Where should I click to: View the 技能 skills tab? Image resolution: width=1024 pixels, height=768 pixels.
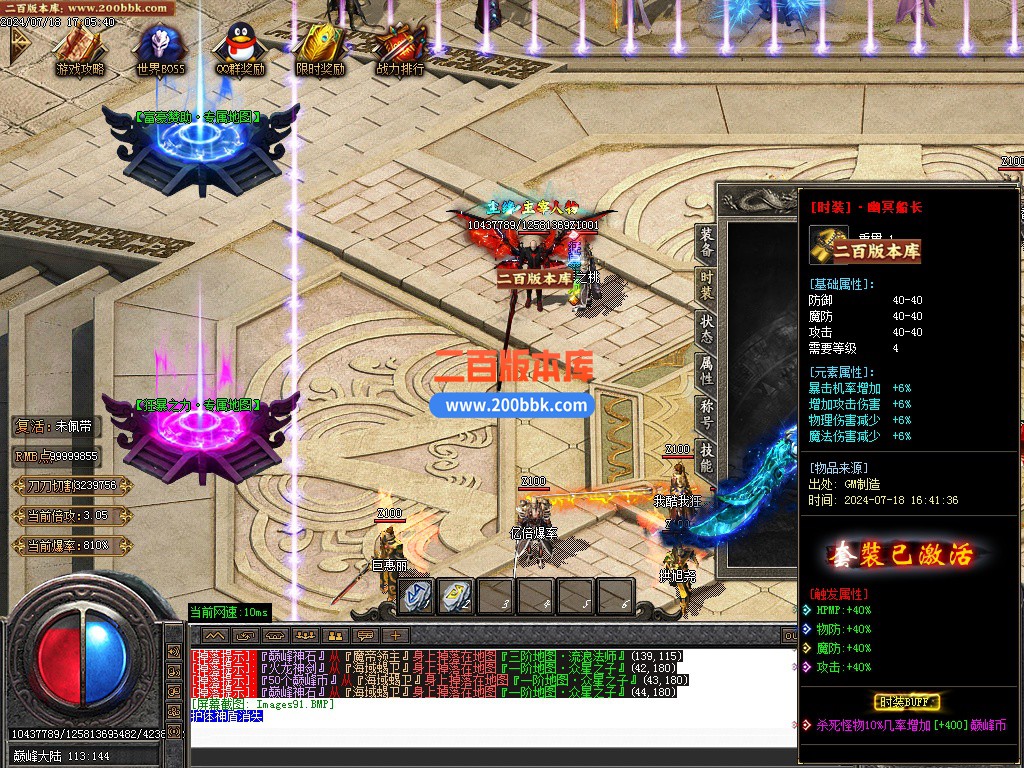tap(707, 458)
